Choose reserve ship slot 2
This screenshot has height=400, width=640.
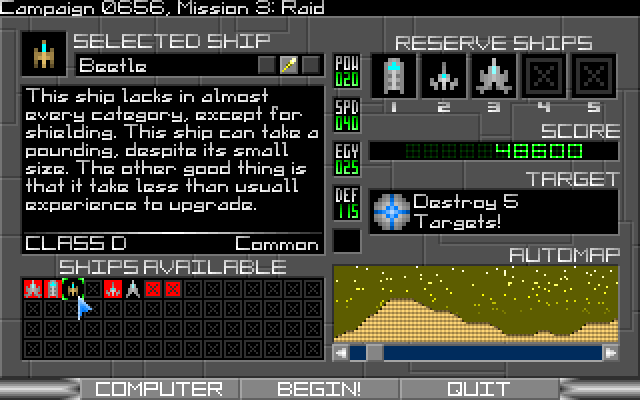pos(441,76)
